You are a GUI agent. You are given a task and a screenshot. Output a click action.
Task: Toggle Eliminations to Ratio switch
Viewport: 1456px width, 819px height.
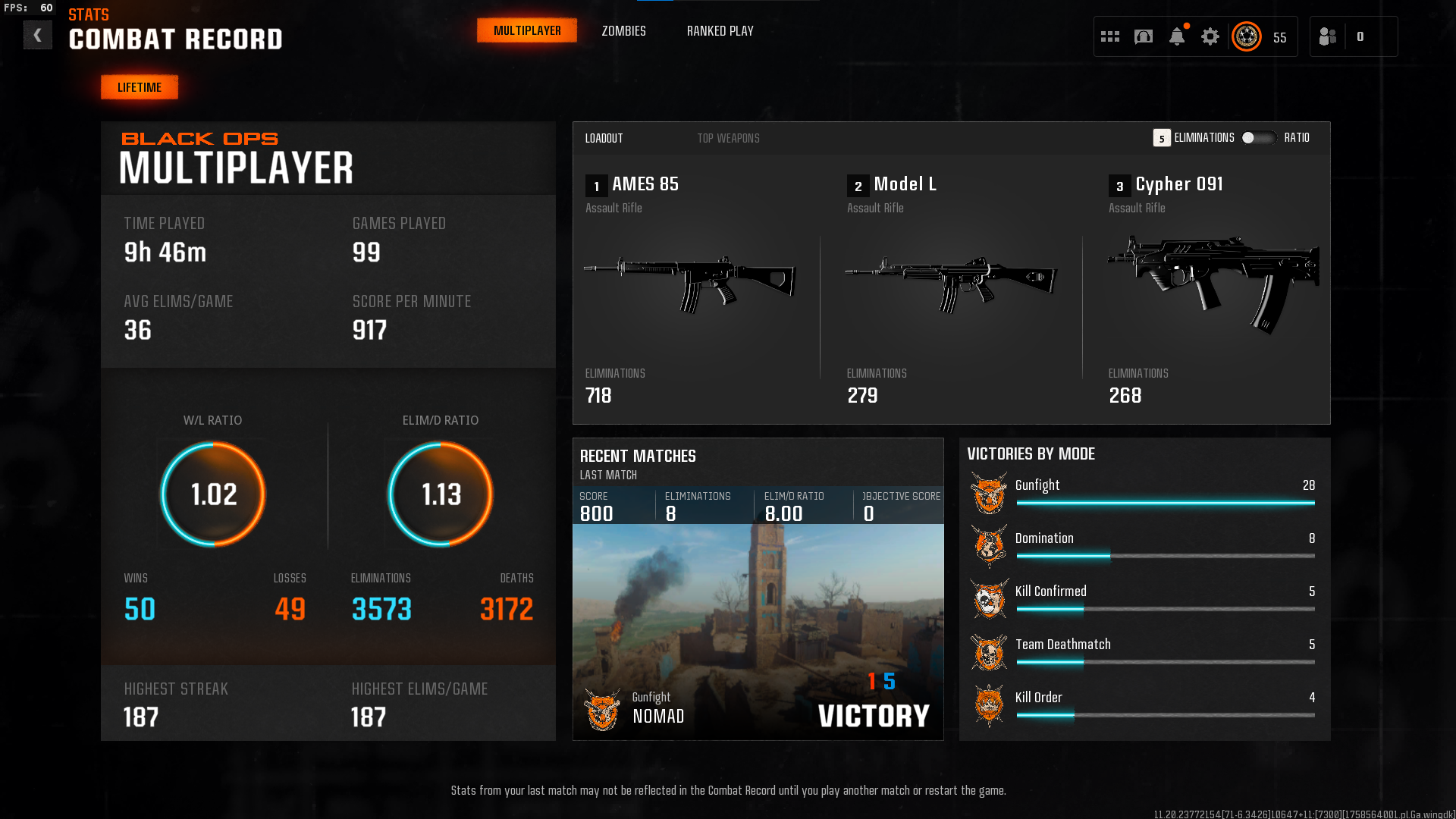click(1258, 138)
